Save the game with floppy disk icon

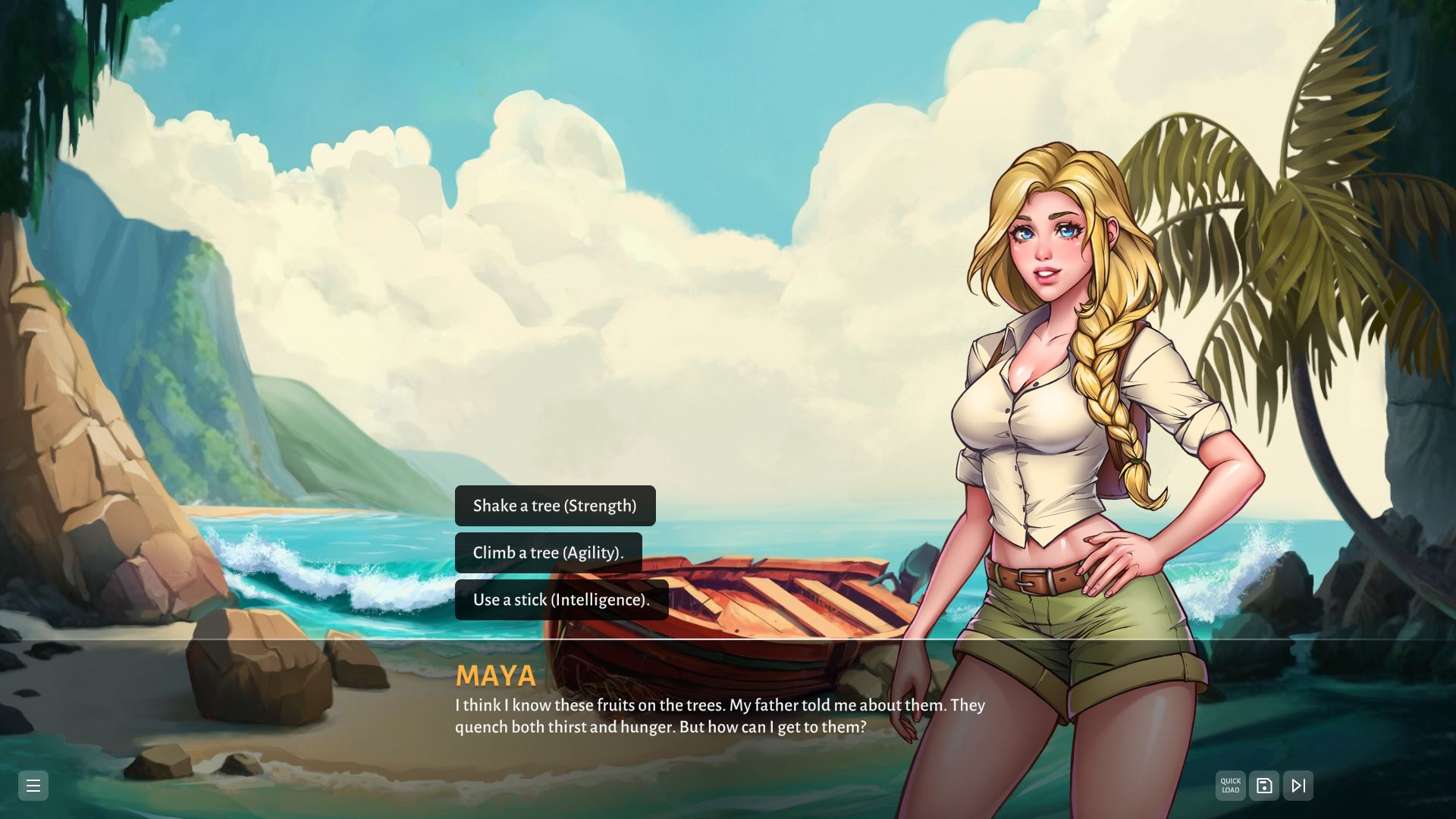click(1264, 786)
